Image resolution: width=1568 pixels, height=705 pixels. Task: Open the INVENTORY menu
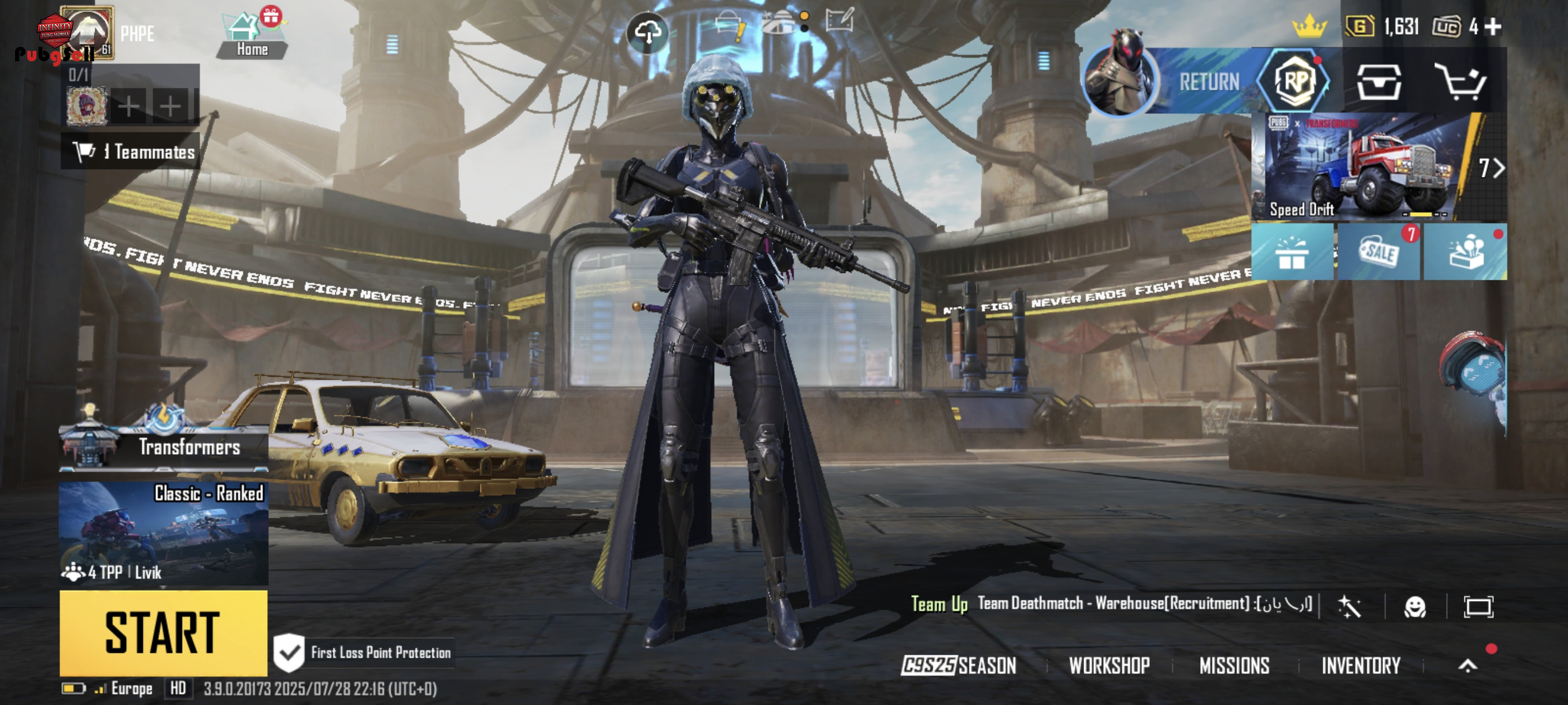pos(1360,666)
